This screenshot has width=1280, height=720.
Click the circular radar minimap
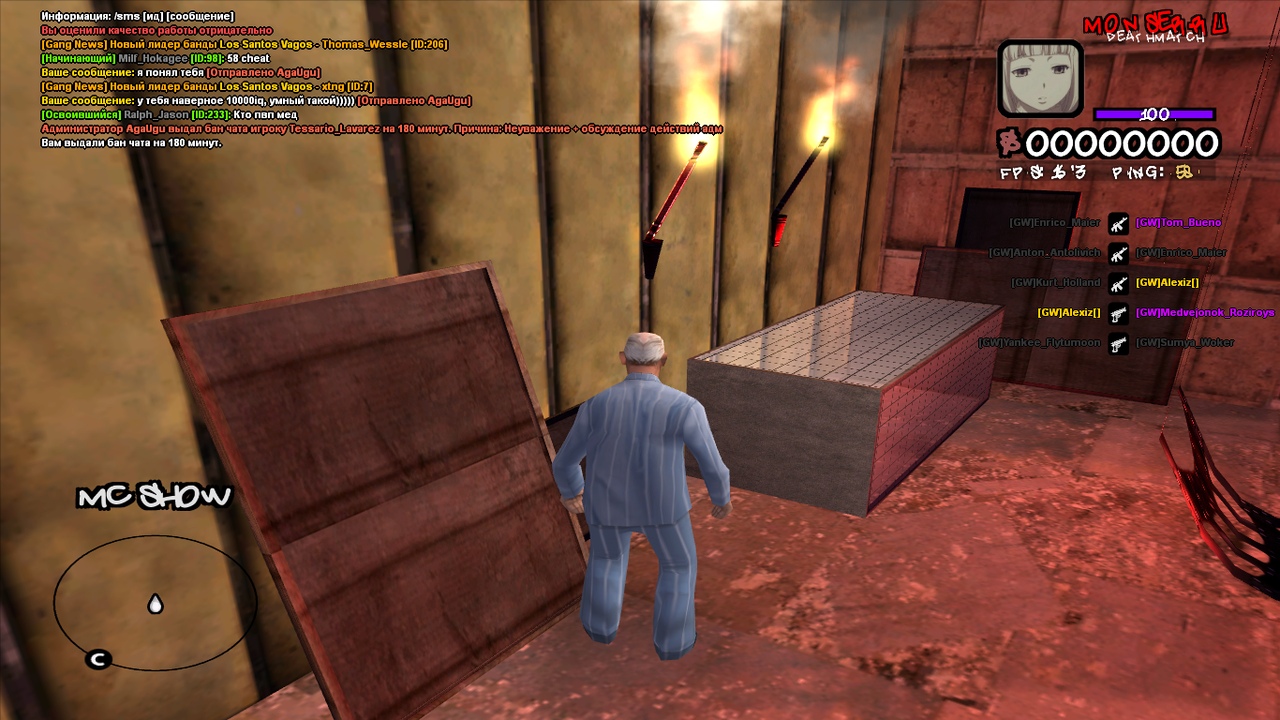click(155, 602)
